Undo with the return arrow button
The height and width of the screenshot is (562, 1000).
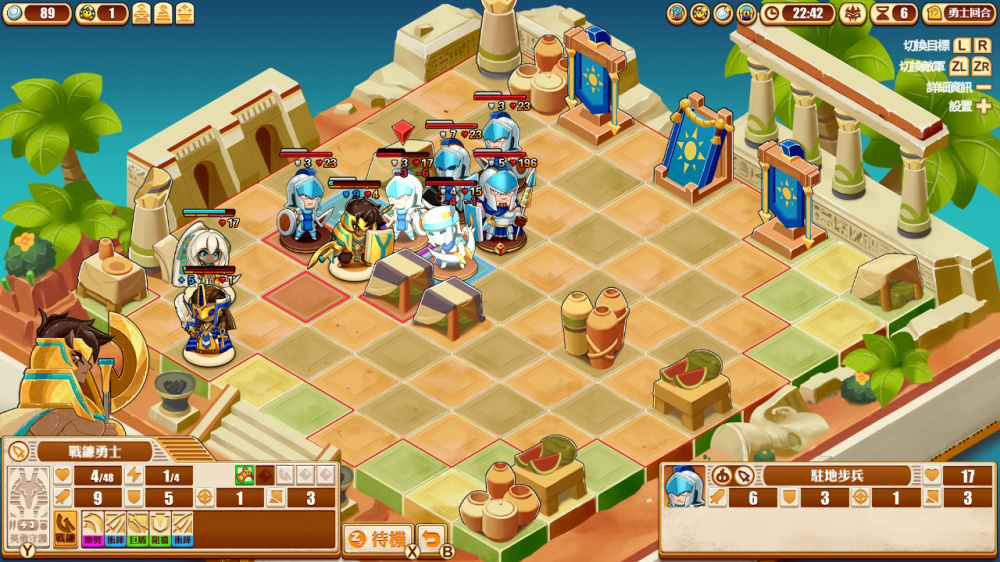(431, 539)
